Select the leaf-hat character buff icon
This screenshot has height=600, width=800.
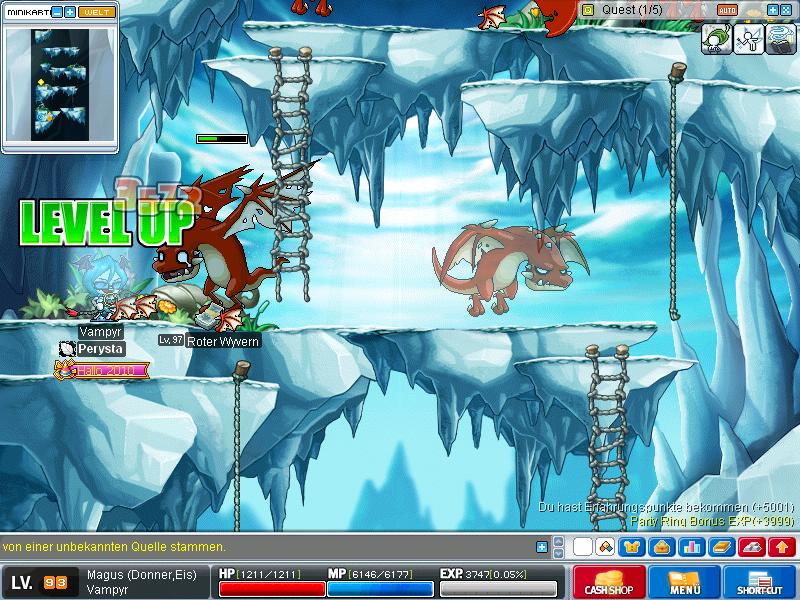click(x=714, y=39)
